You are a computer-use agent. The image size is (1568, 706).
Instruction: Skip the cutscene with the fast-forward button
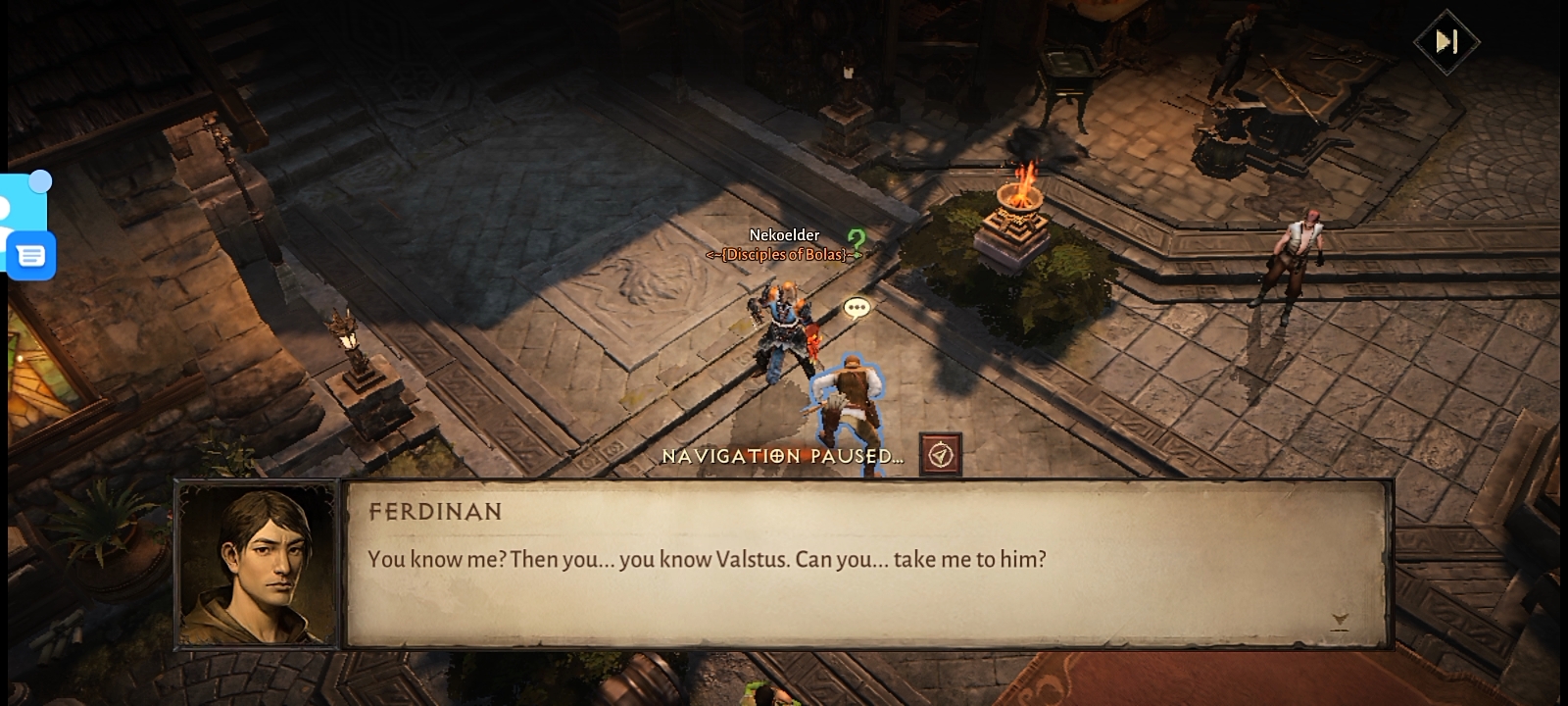point(1446,41)
